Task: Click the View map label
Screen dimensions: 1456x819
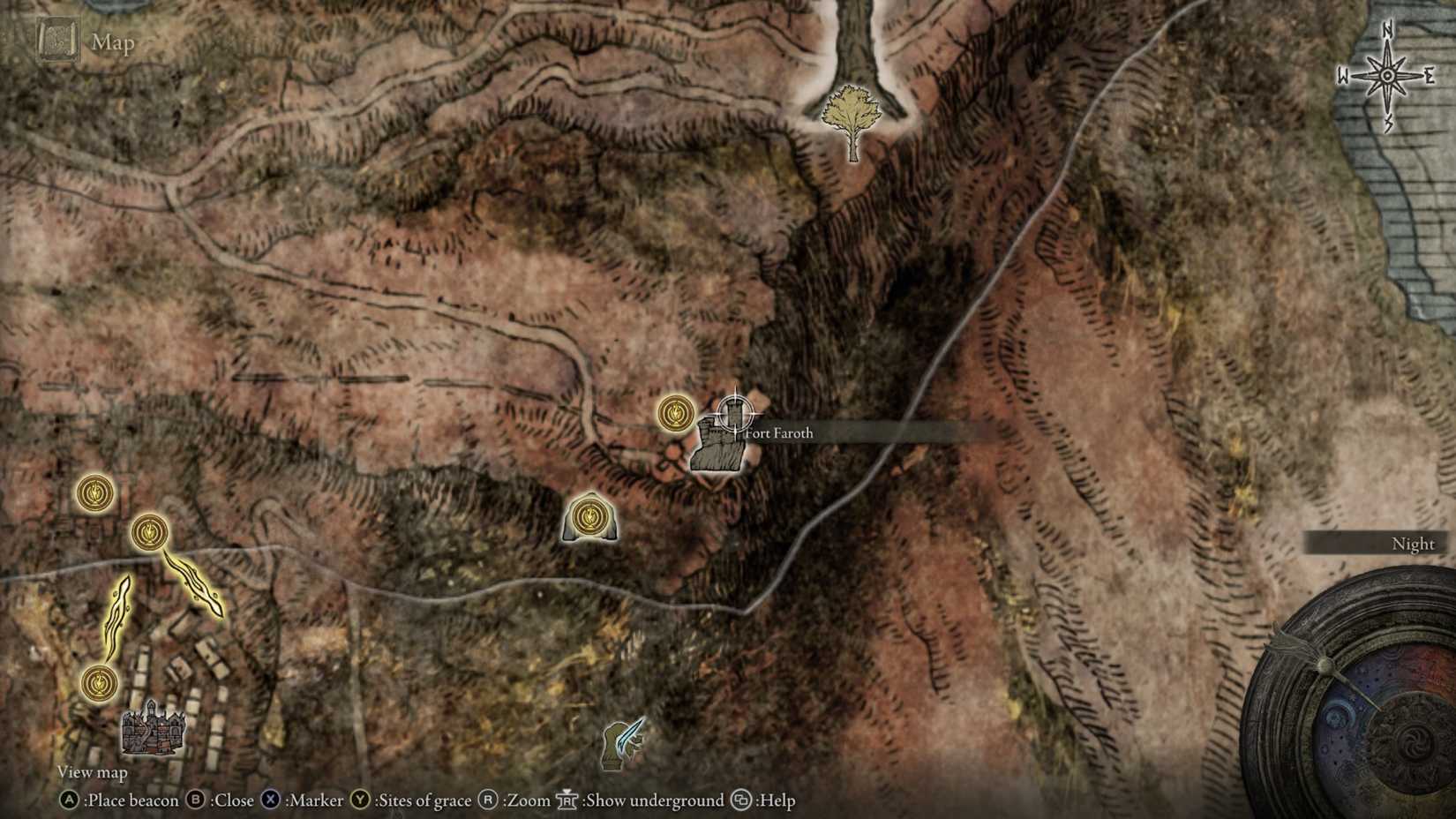Action: pyautogui.click(x=91, y=771)
